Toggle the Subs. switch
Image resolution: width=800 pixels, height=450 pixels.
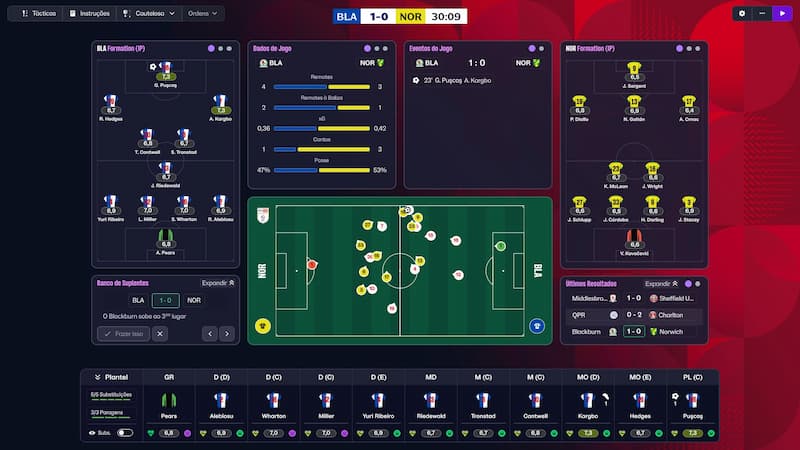pos(125,433)
